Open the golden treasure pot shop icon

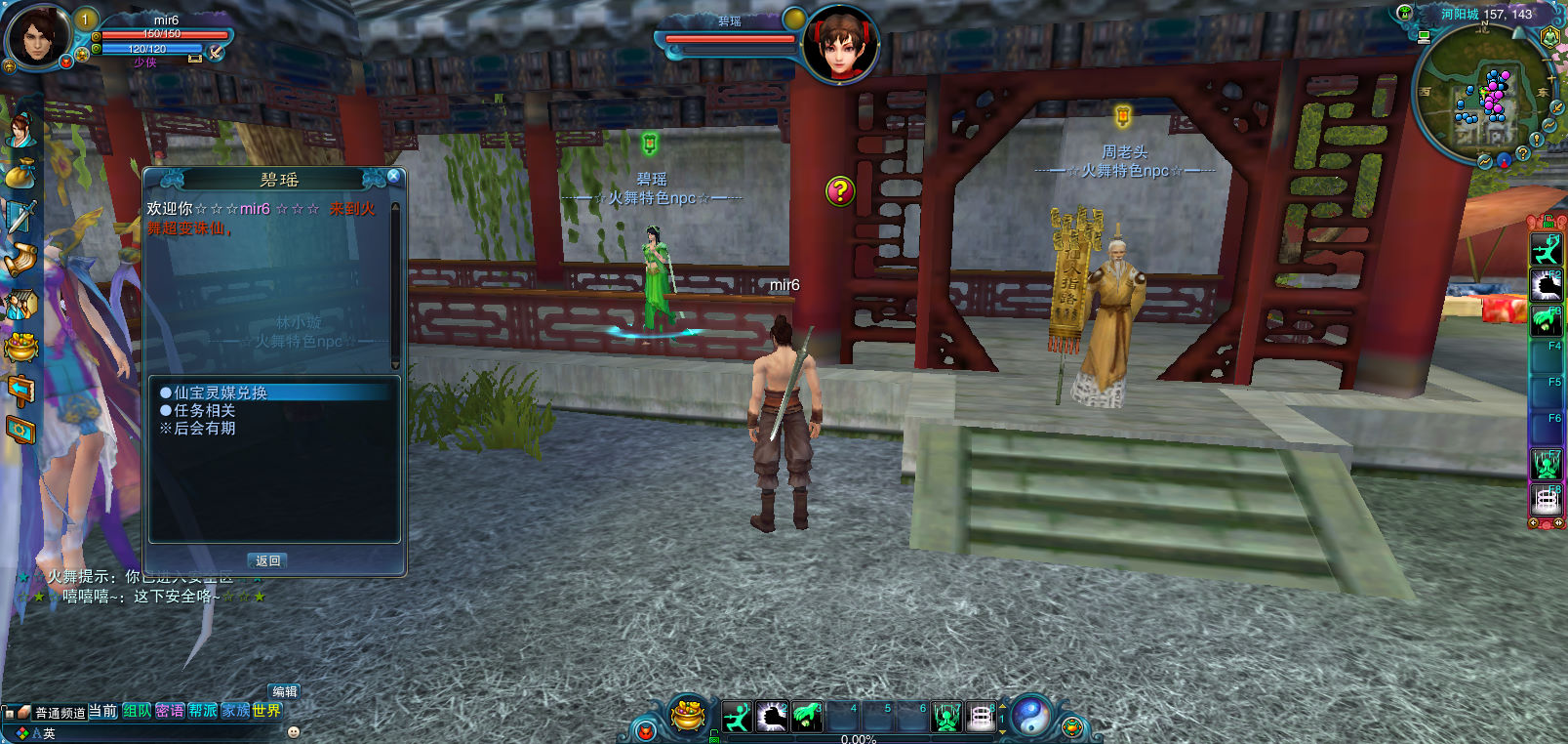click(x=20, y=347)
